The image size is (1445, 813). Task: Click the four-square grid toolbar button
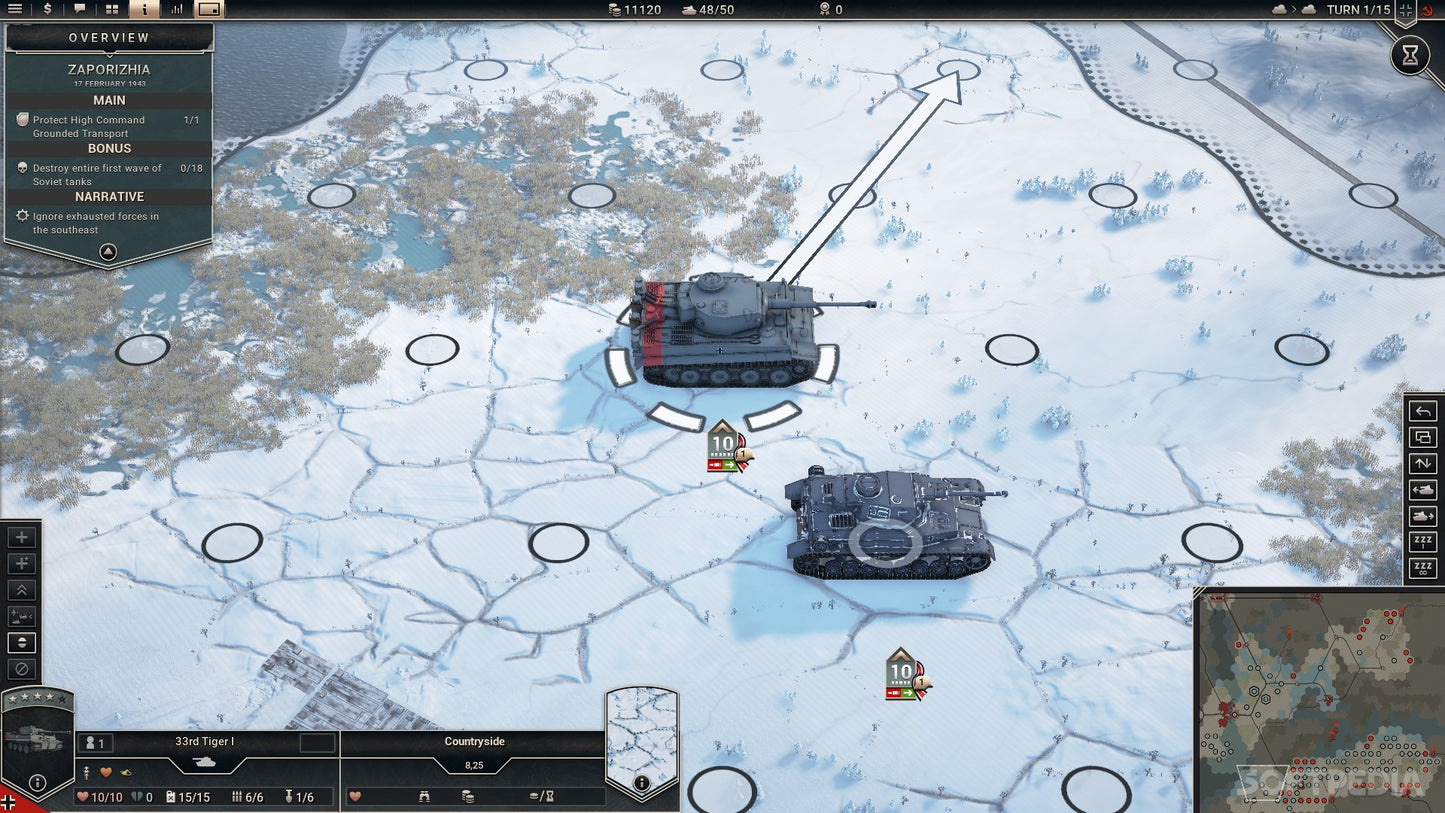112,9
